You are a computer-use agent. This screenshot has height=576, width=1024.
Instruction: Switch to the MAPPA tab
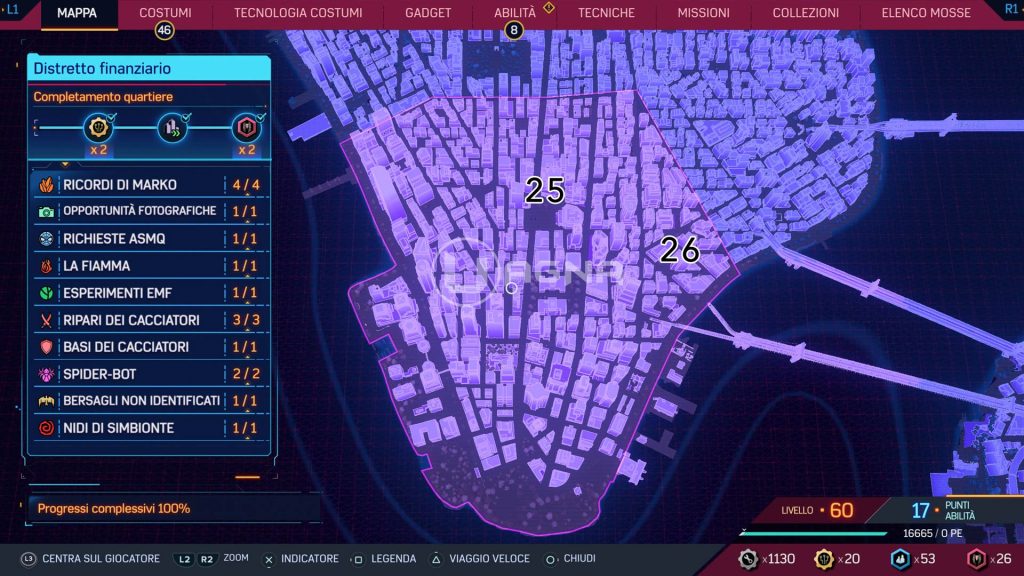click(77, 13)
